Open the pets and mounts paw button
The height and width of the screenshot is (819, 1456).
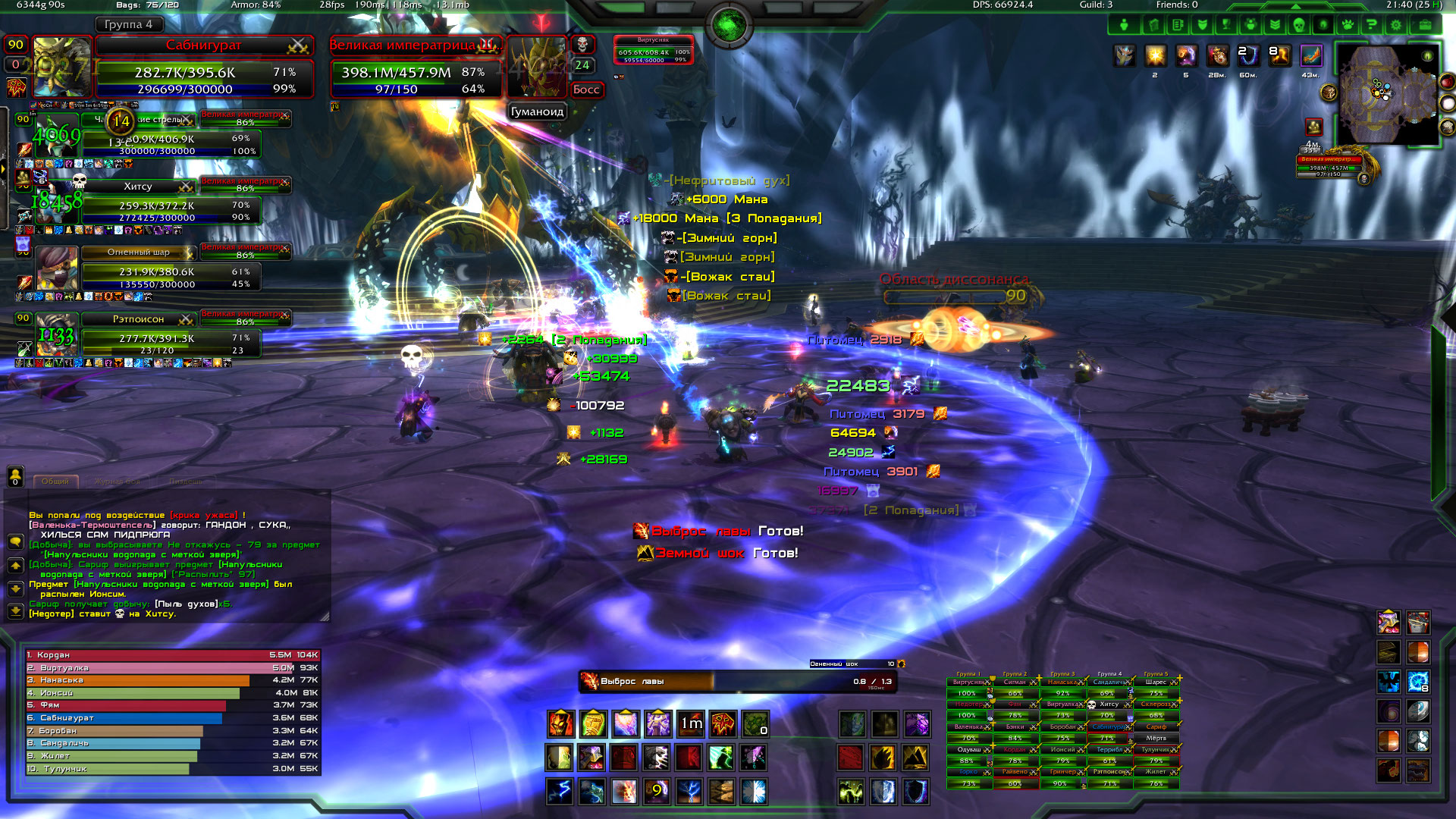click(1347, 25)
